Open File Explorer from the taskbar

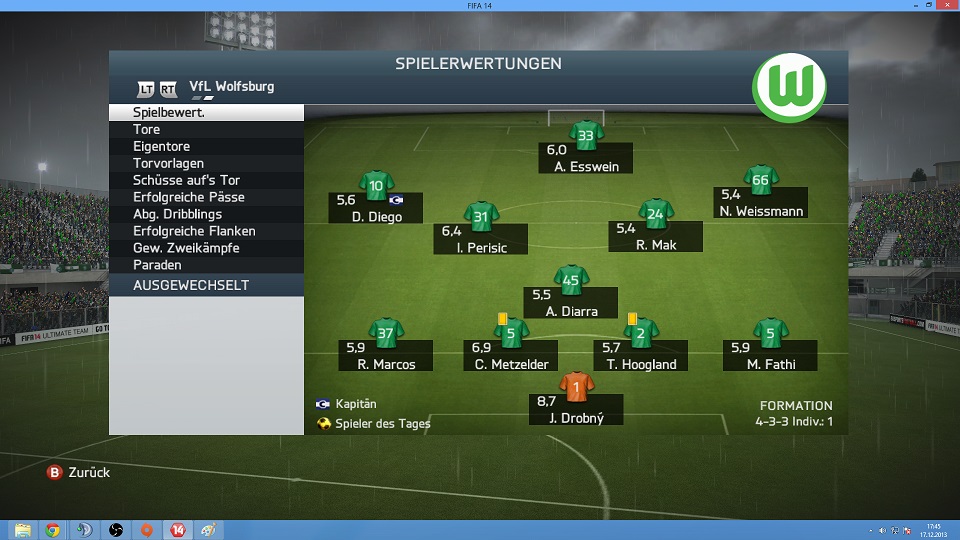coord(22,530)
